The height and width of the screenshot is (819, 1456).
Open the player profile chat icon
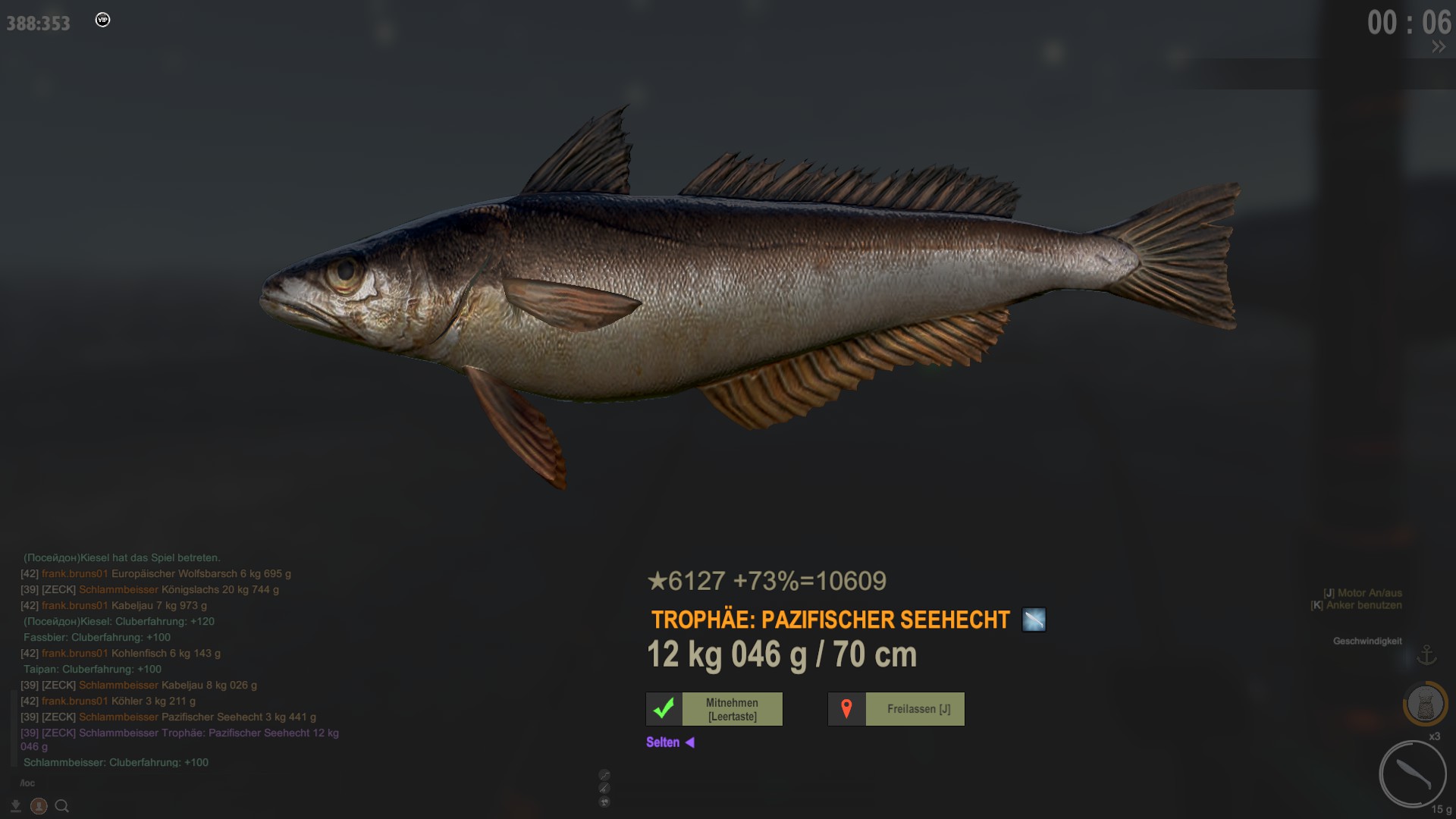click(39, 806)
